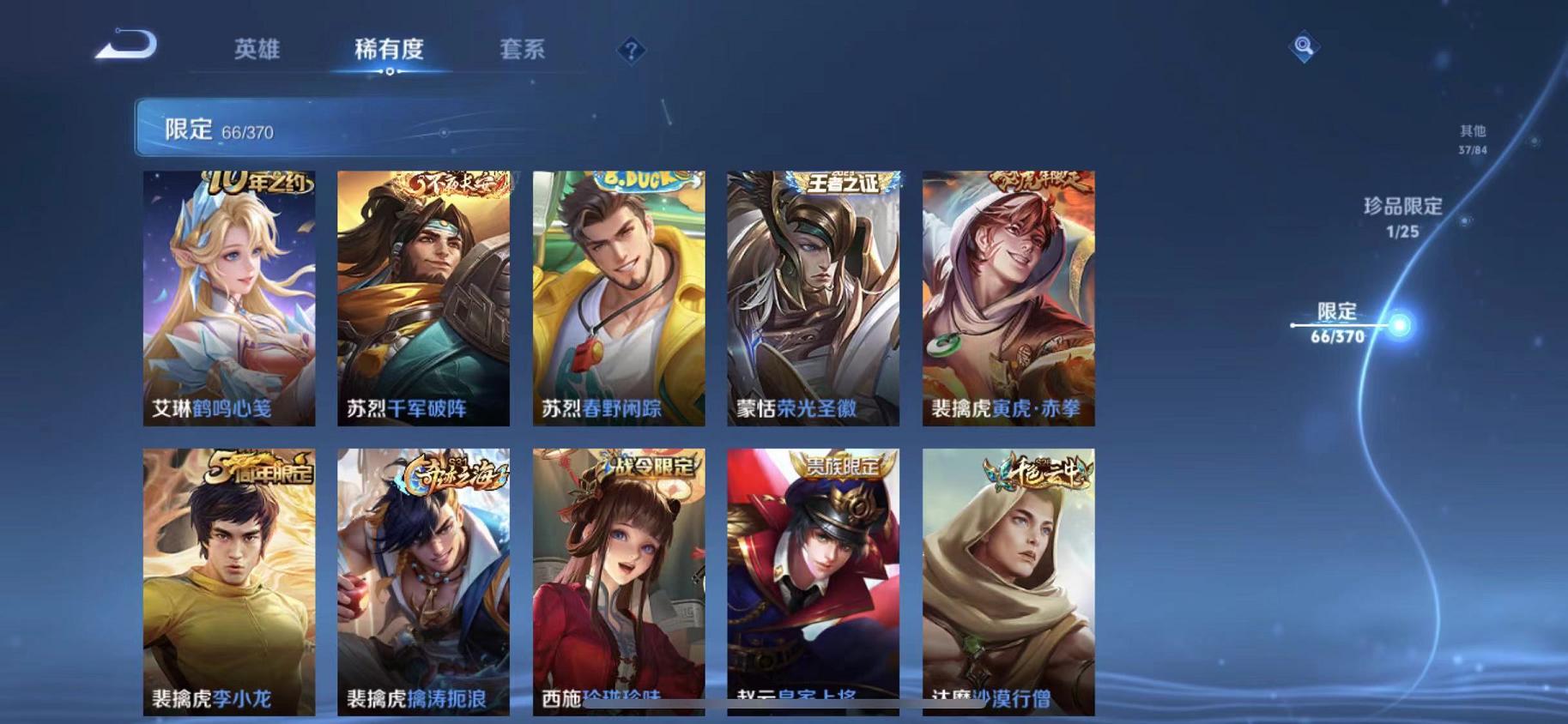Click the glowing node on the navigation curve
1568x724 pixels.
[1401, 325]
